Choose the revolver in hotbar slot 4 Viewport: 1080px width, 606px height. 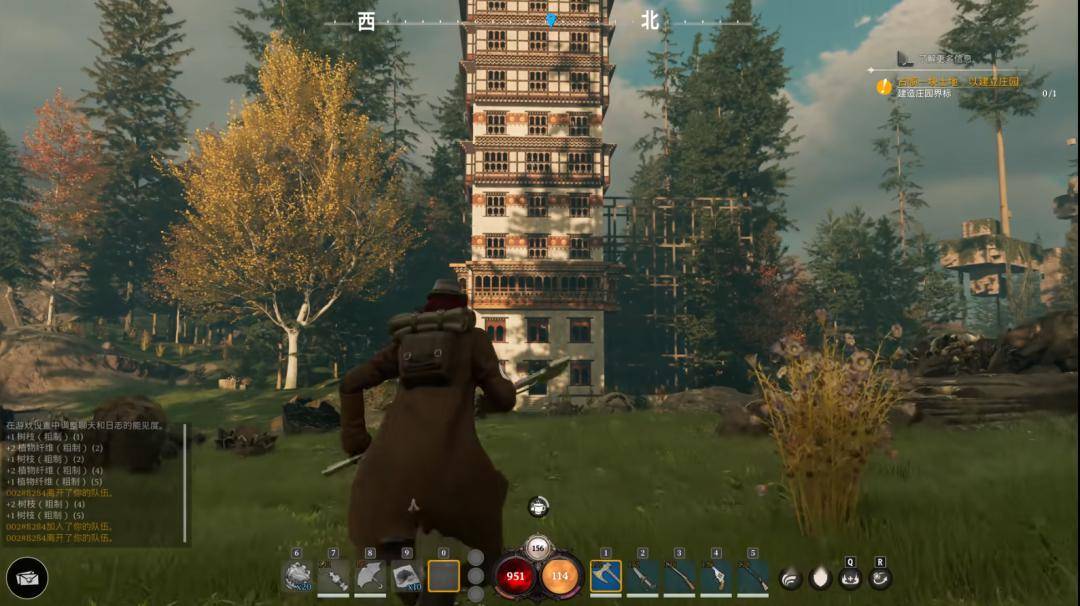click(x=716, y=576)
